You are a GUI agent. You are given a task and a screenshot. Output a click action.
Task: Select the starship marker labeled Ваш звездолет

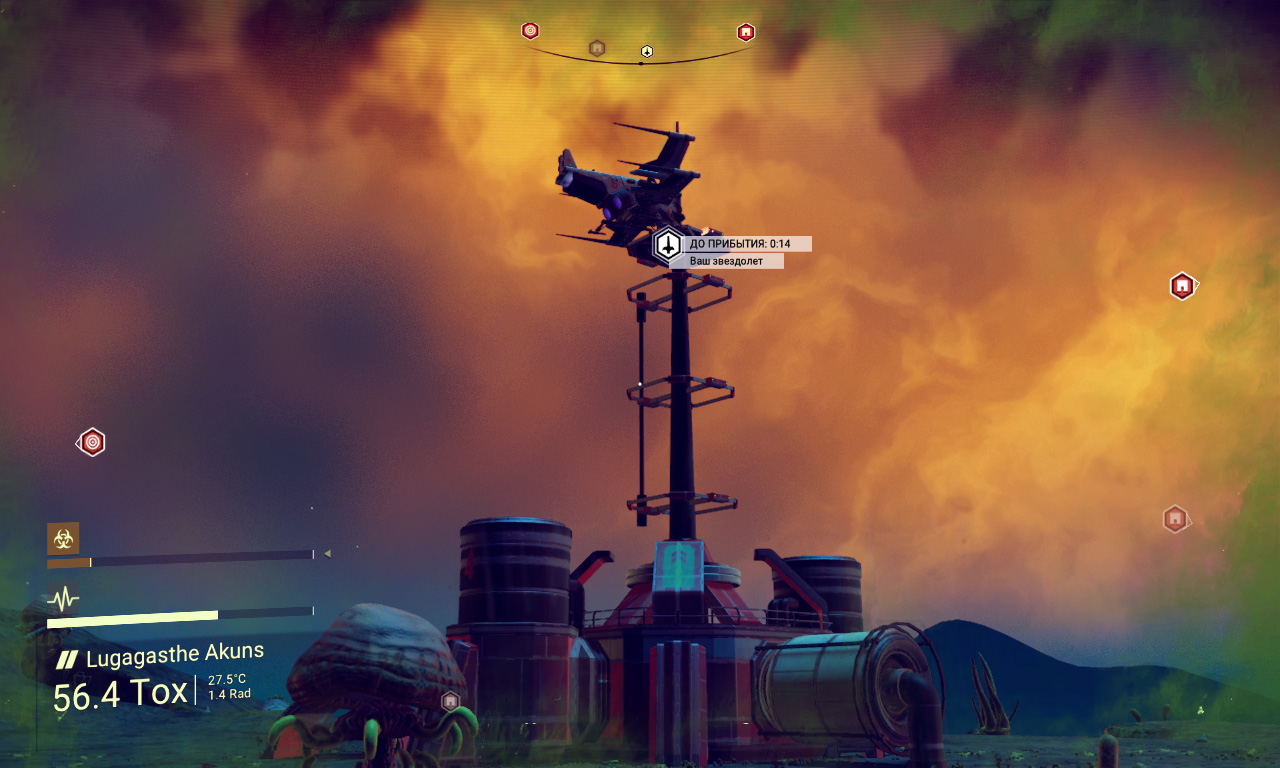pyautogui.click(x=668, y=244)
